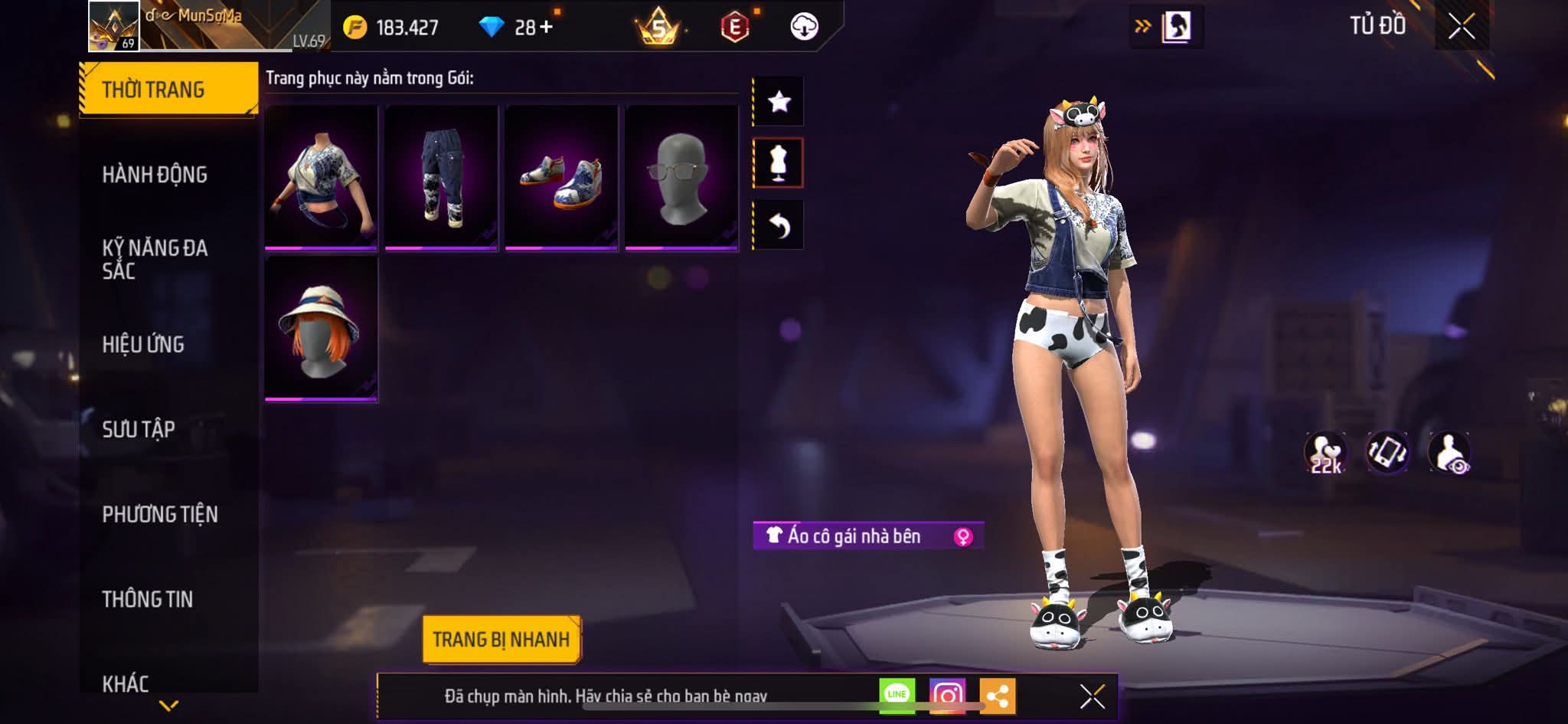This screenshot has height=724, width=1568.
Task: Click the Trang Bị Nhanh button
Action: (x=501, y=640)
